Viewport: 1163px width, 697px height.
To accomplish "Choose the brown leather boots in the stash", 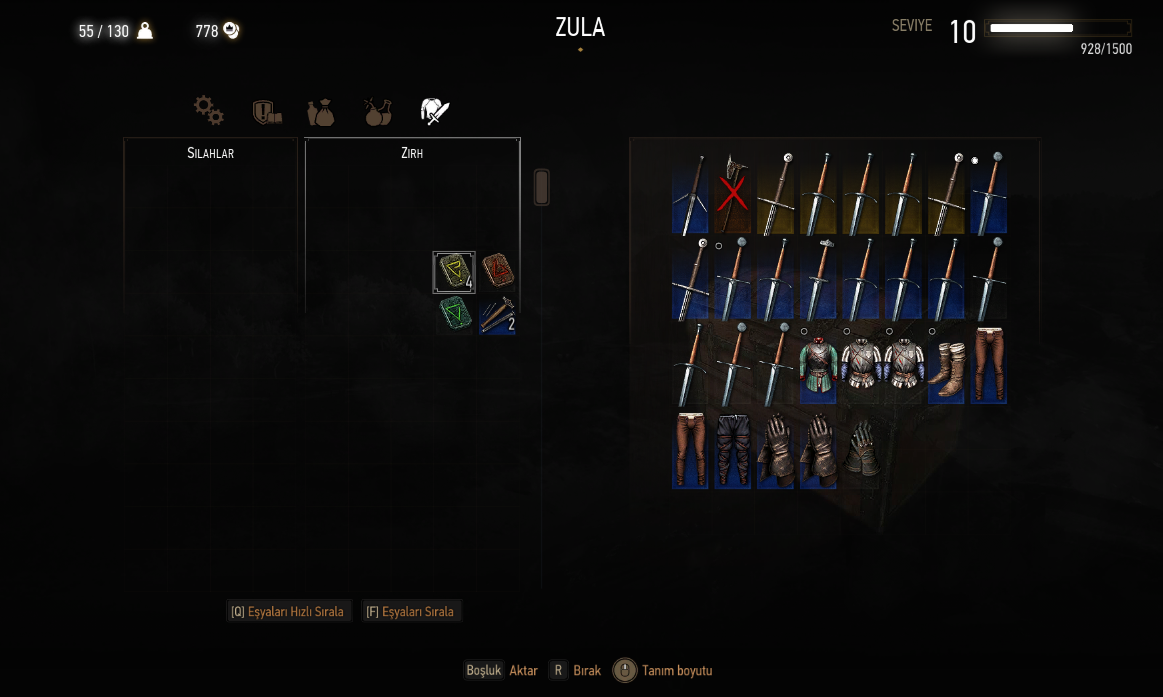I will tap(946, 364).
